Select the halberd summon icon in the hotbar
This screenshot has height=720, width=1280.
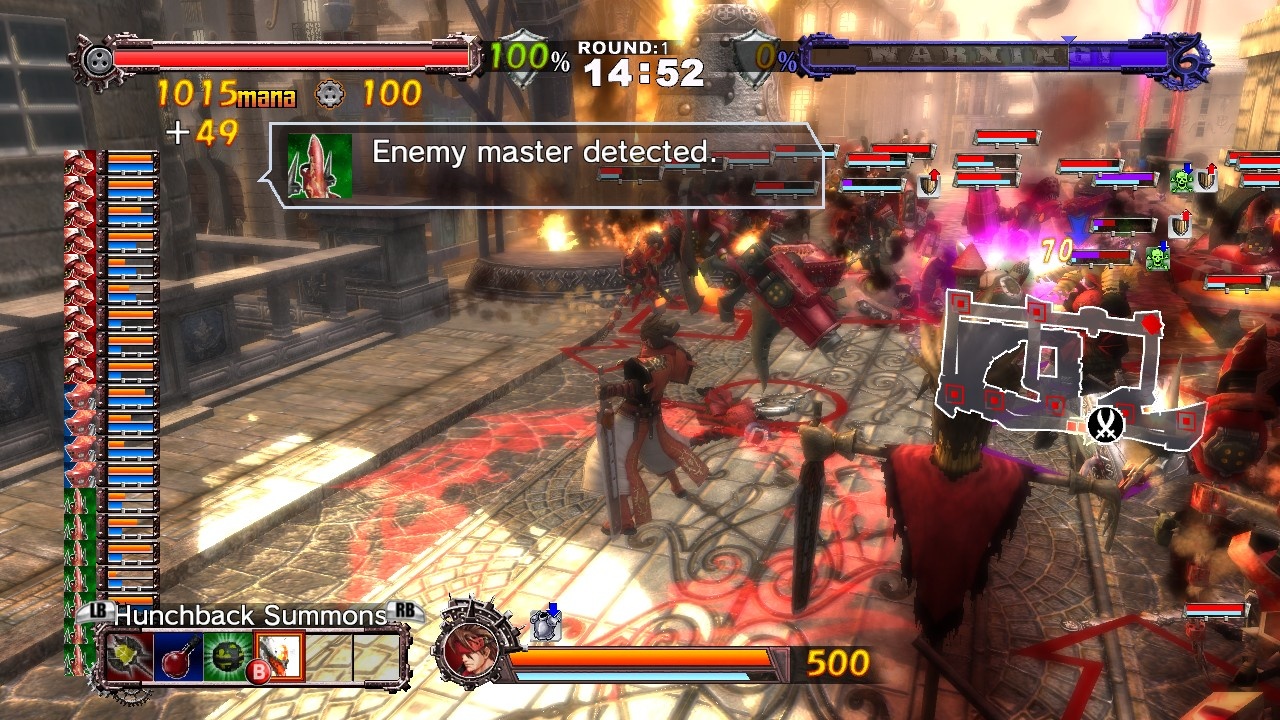click(127, 656)
